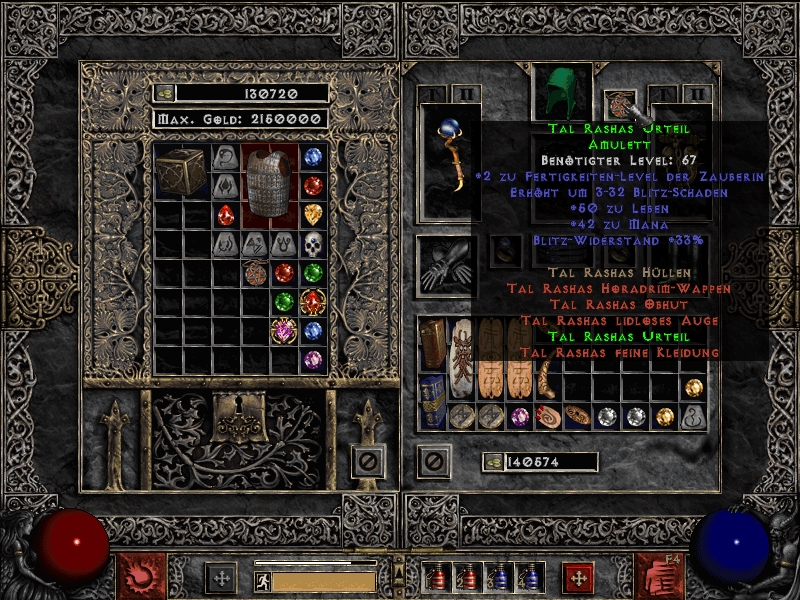This screenshot has width=800, height=600.
Task: Close the inventory panel
Action: click(433, 461)
